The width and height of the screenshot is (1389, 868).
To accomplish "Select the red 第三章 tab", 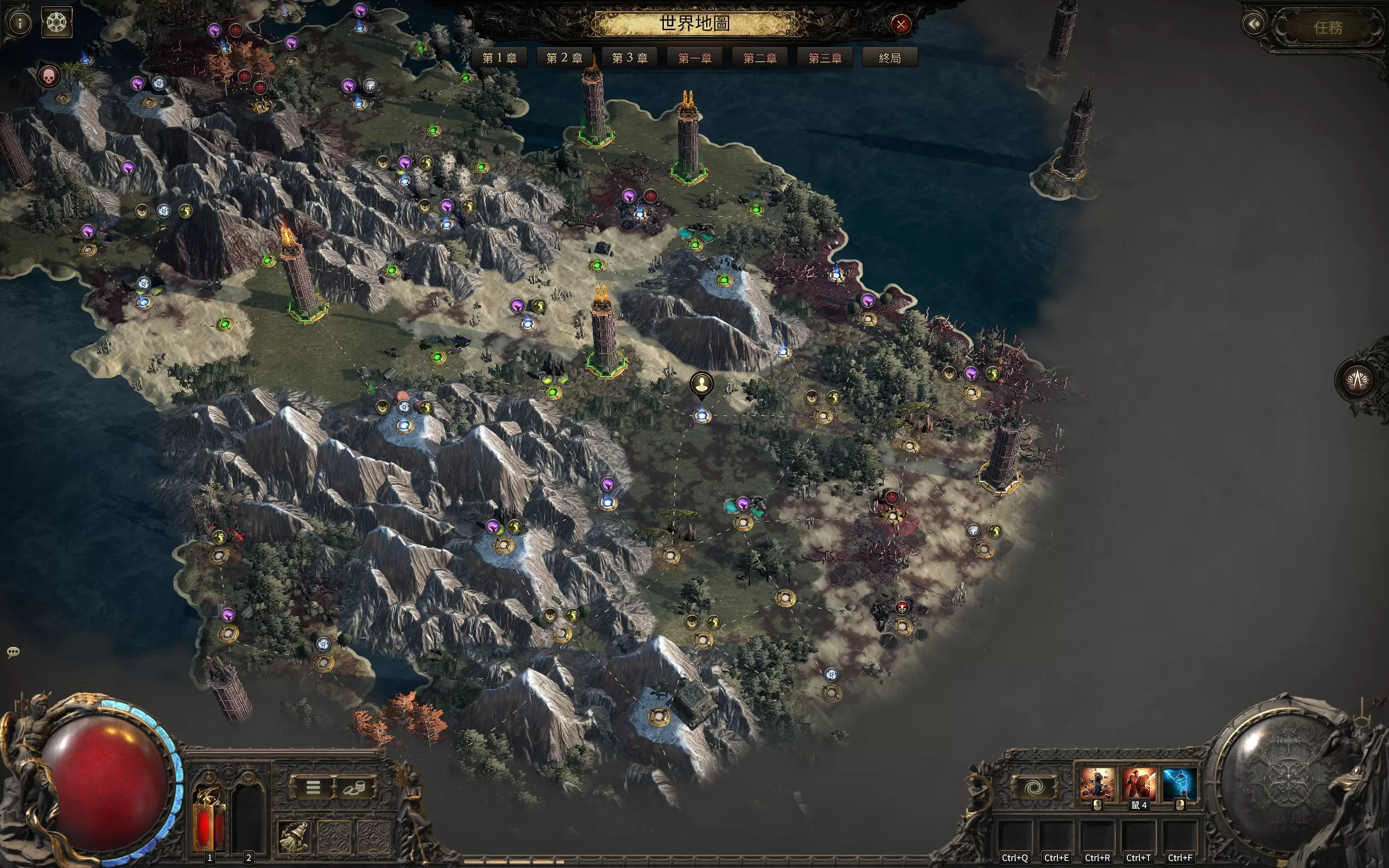I will pyautogui.click(x=825, y=58).
